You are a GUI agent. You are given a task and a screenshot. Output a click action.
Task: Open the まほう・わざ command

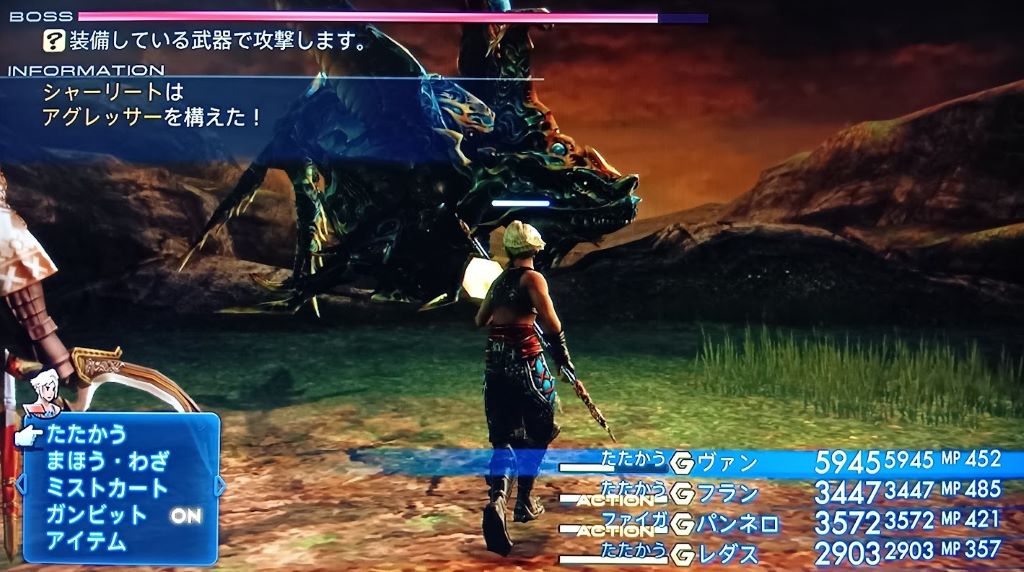tap(108, 462)
